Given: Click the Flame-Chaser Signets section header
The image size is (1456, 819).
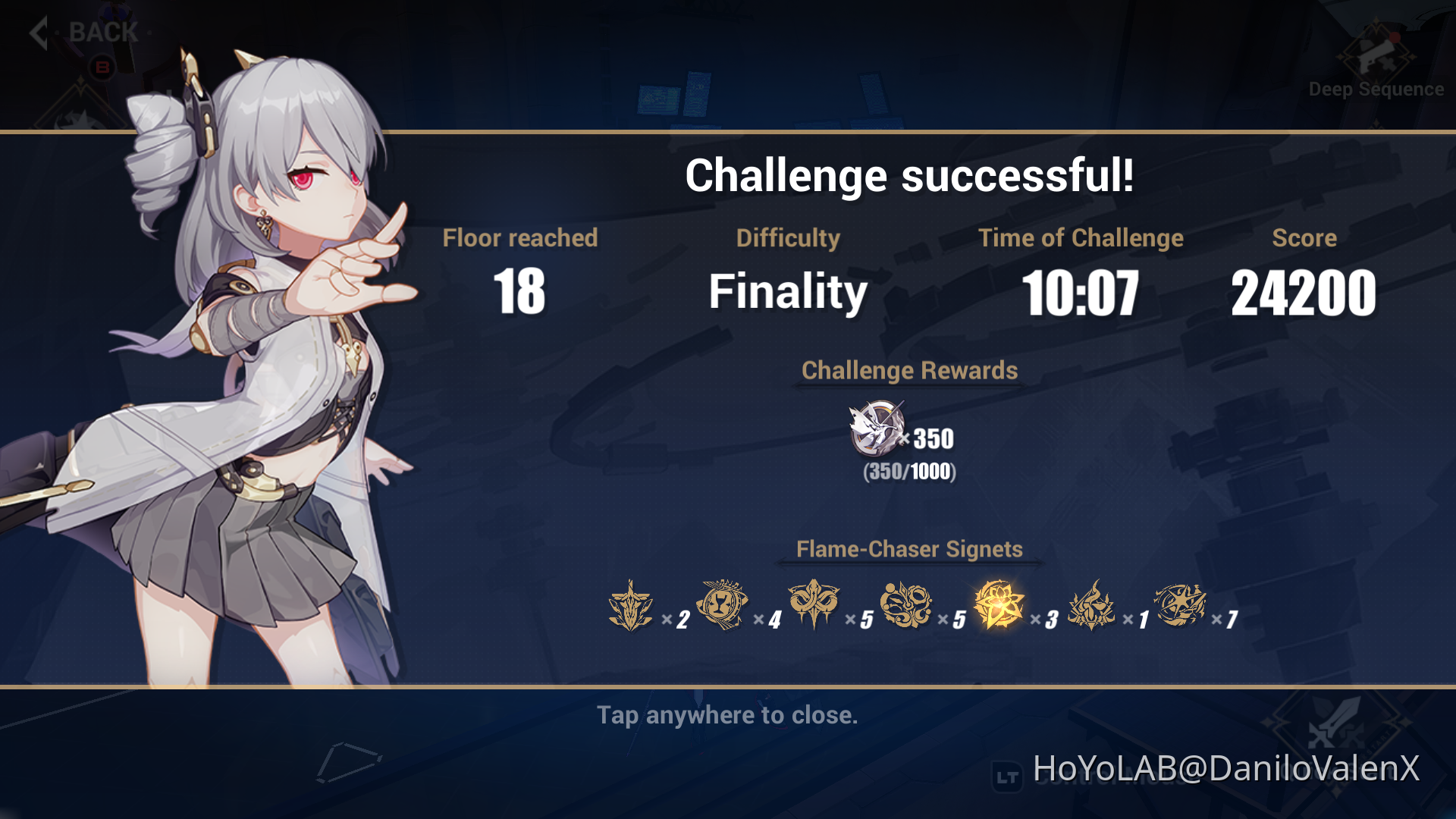Looking at the screenshot, I should pyautogui.click(x=908, y=549).
